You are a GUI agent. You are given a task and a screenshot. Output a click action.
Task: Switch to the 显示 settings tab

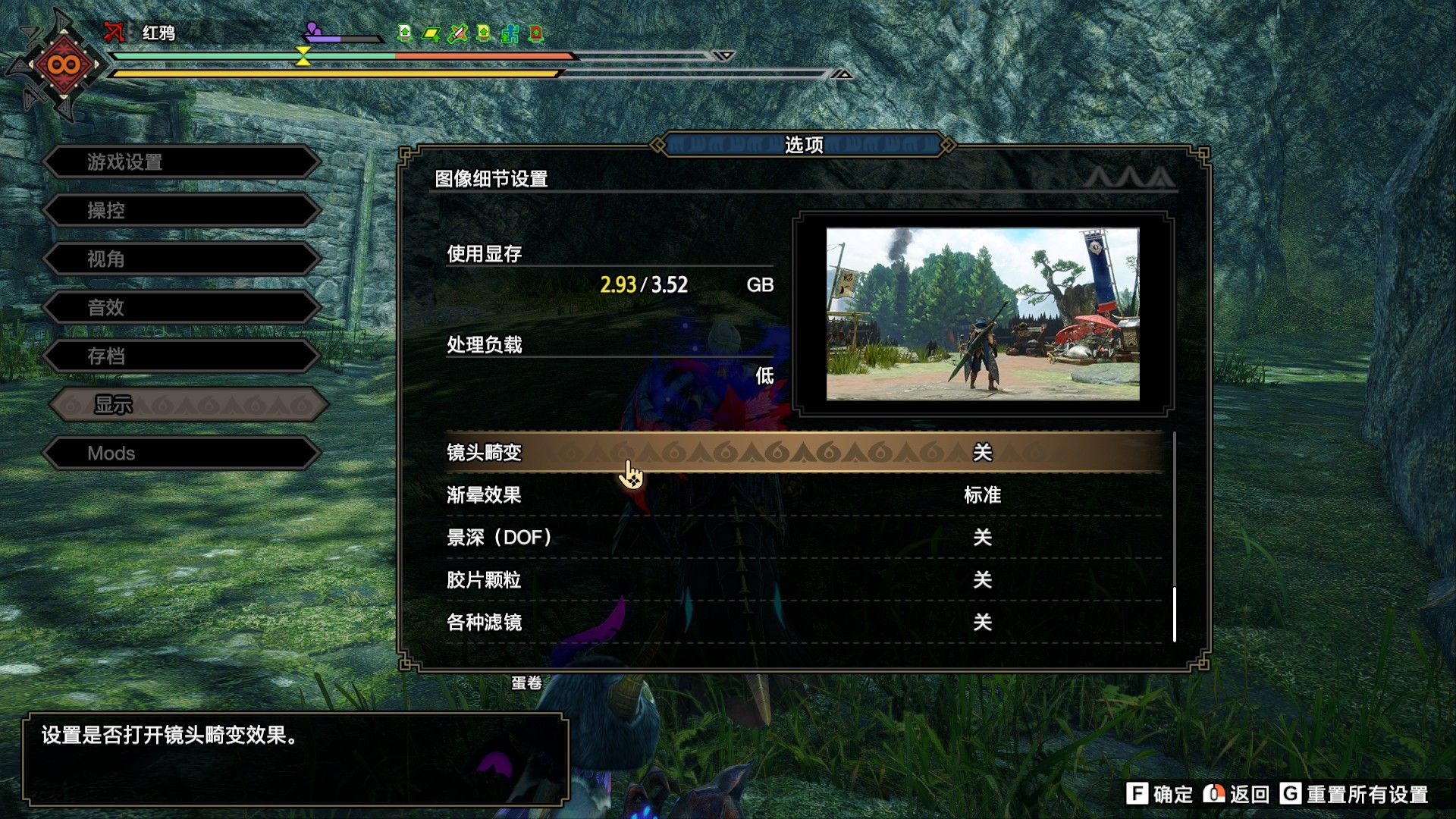(x=190, y=405)
